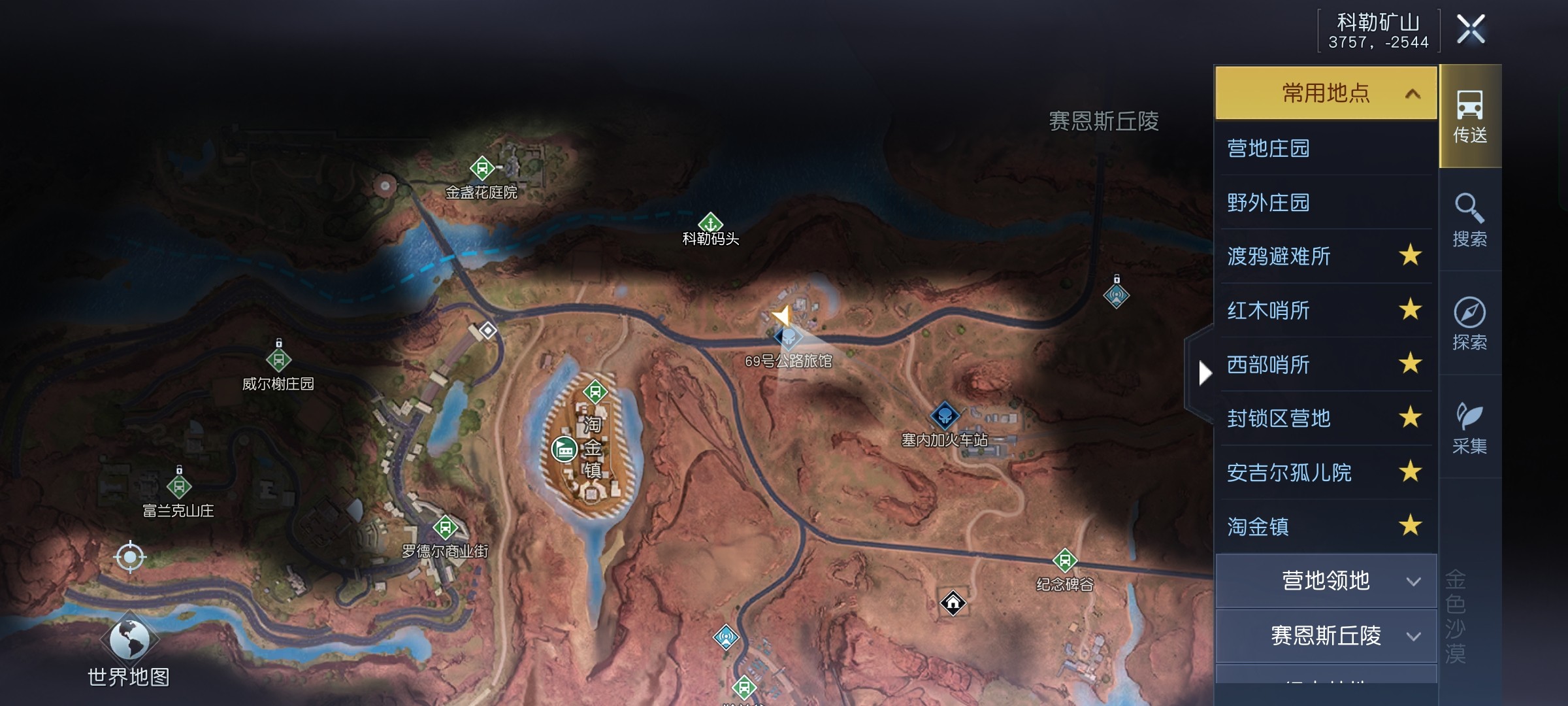Image resolution: width=1568 pixels, height=706 pixels.
Task: Open the 采集 gathering tab
Action: pos(1470,427)
